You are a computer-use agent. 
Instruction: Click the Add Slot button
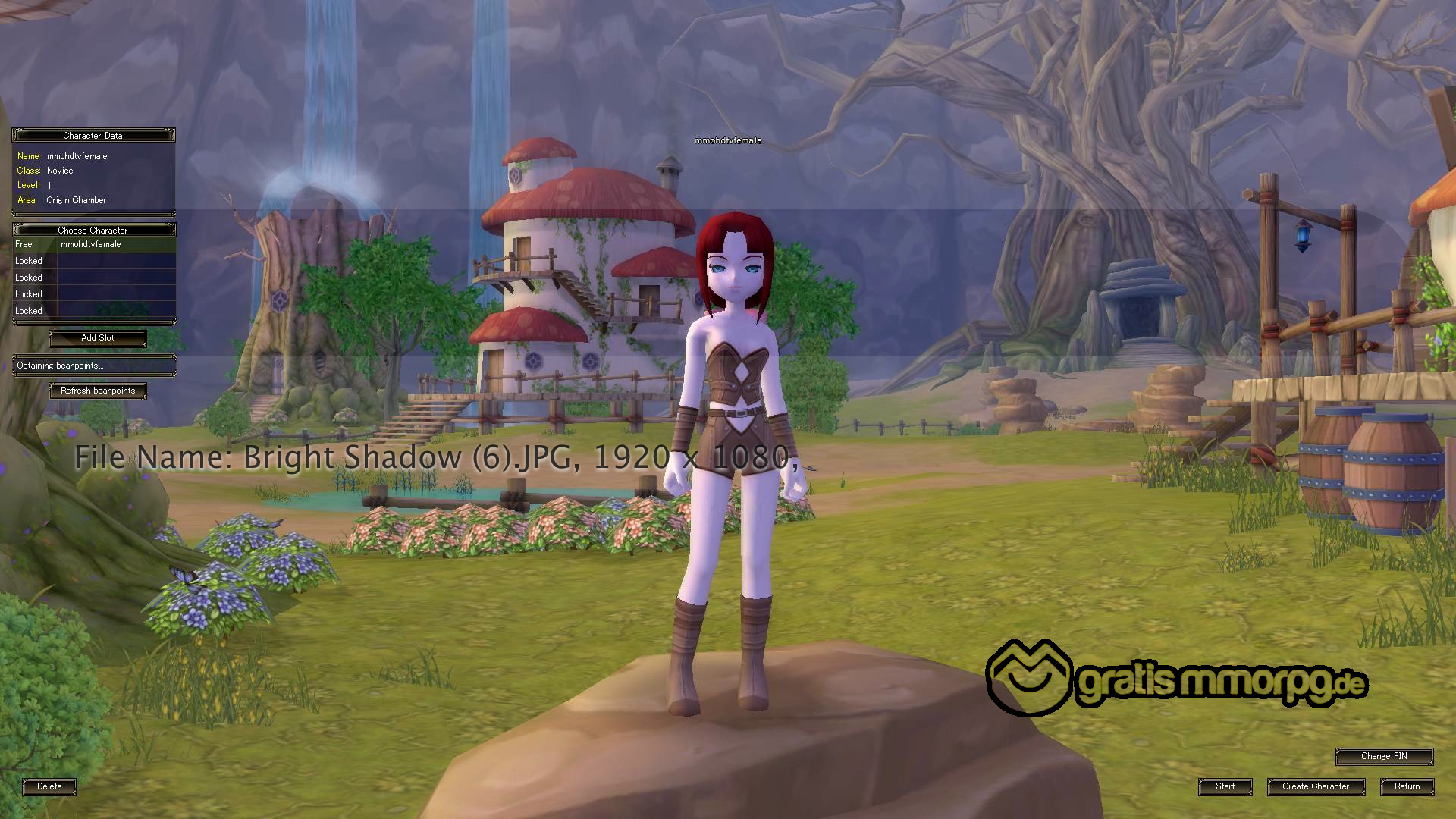(x=98, y=338)
